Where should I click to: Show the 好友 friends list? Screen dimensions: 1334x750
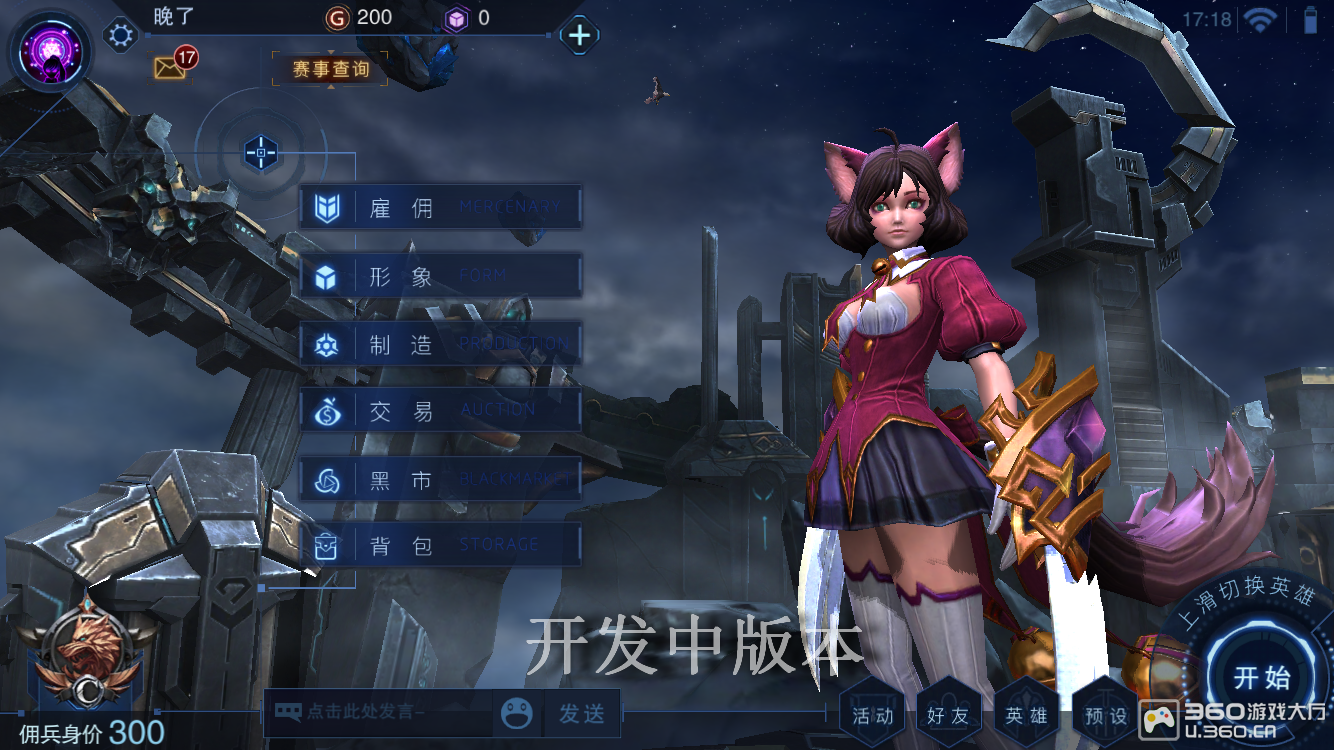[x=948, y=715]
